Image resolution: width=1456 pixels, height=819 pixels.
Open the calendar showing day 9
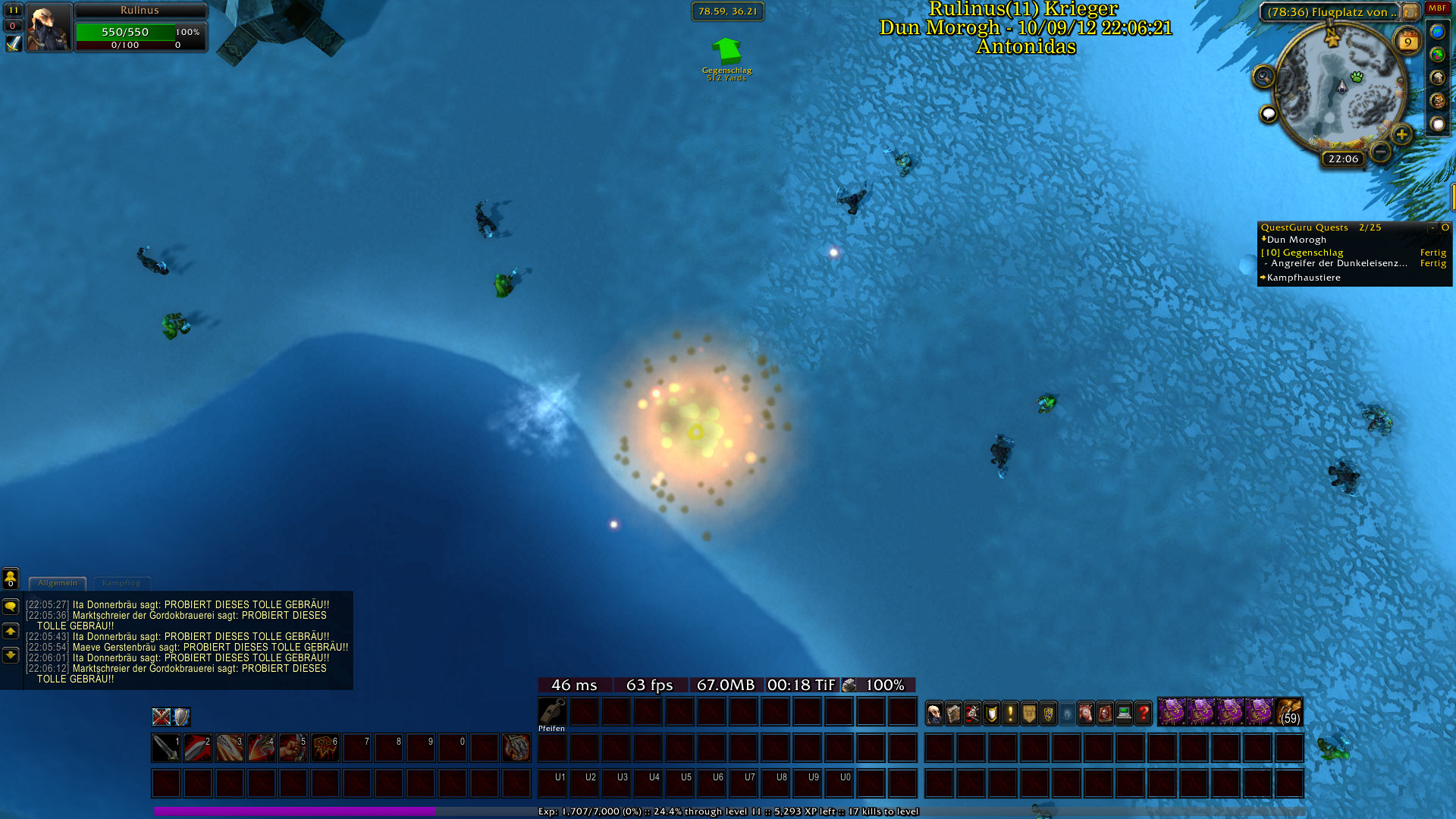(1407, 42)
